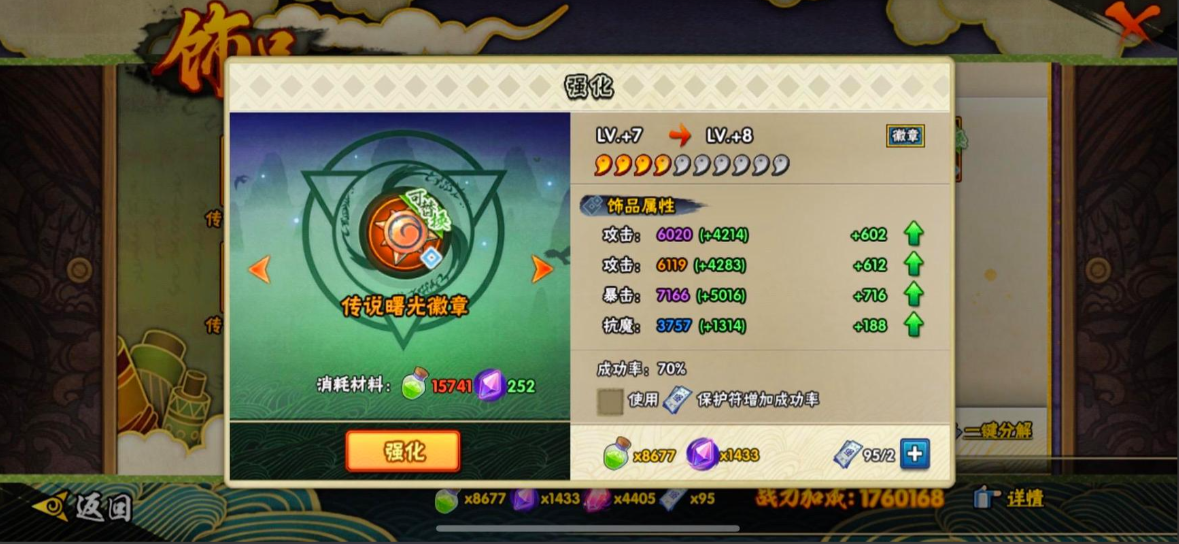Screen dimensions: 1179x544
Task: Show the next accessory with right arrow
Action: click(542, 268)
